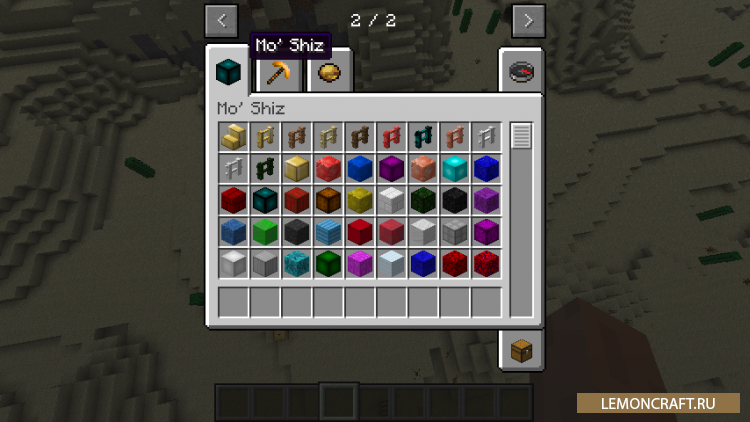Viewport: 750px width, 422px height.
Task: Switch to the orange pickaxe tab
Action: [x=277, y=72]
